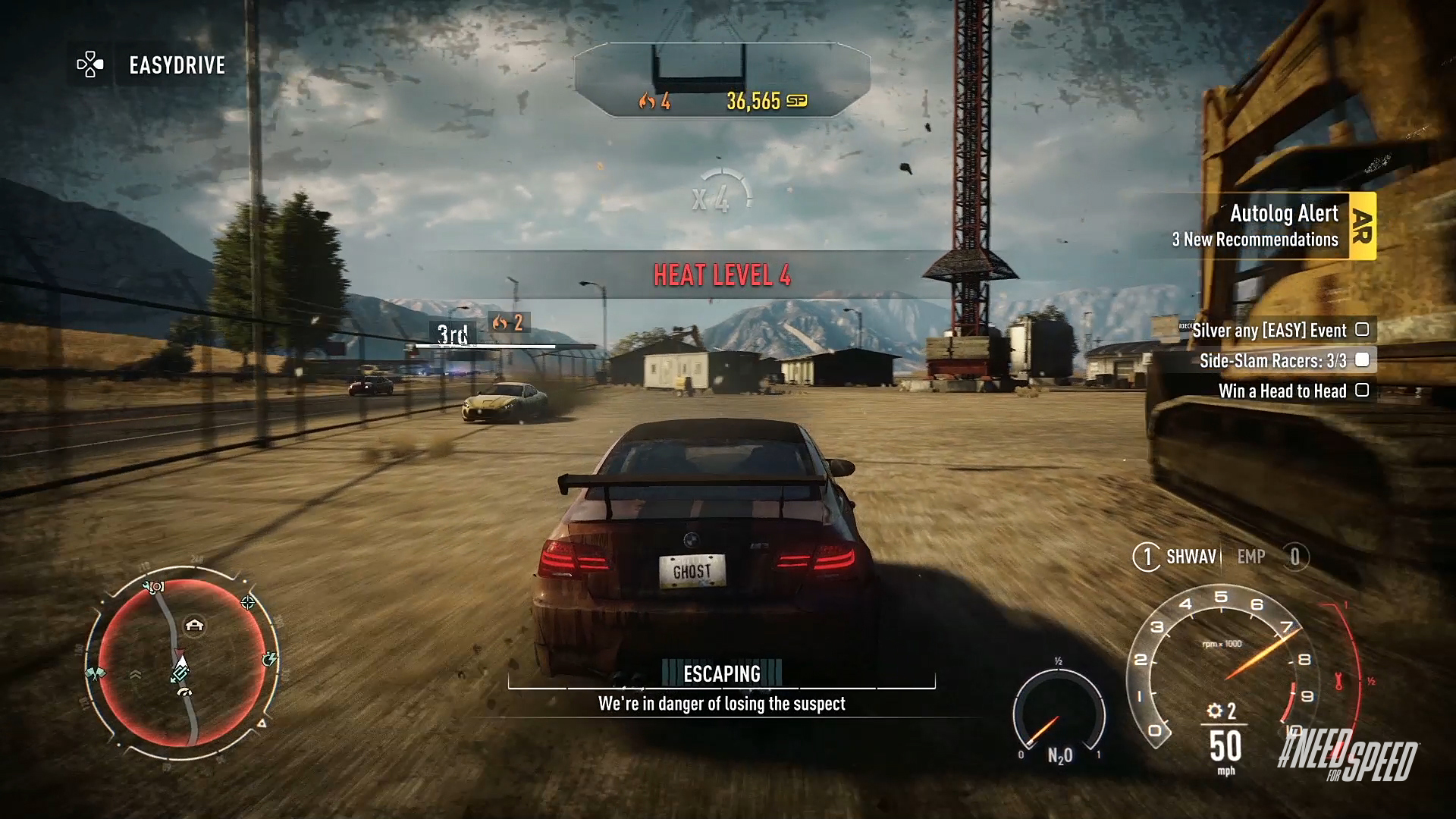The width and height of the screenshot is (1456, 819).
Task: Expand the chevron arrows on the minimap
Action: tap(136, 673)
